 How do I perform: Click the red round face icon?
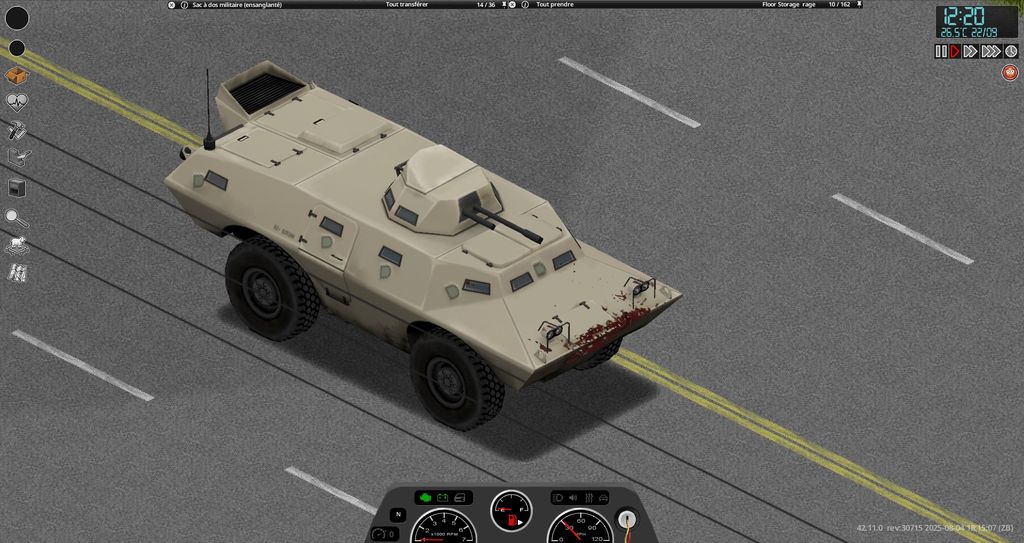pyautogui.click(x=1010, y=73)
